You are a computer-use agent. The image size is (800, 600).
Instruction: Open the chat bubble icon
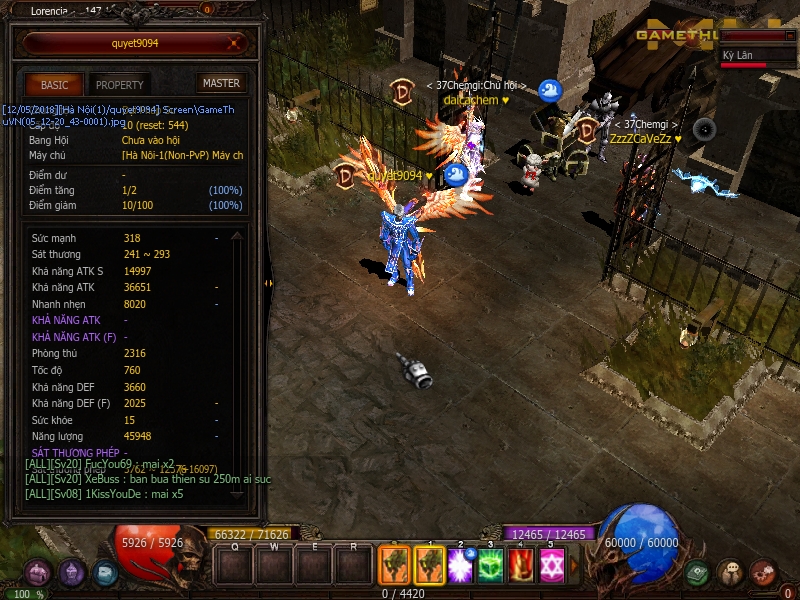tap(730, 573)
